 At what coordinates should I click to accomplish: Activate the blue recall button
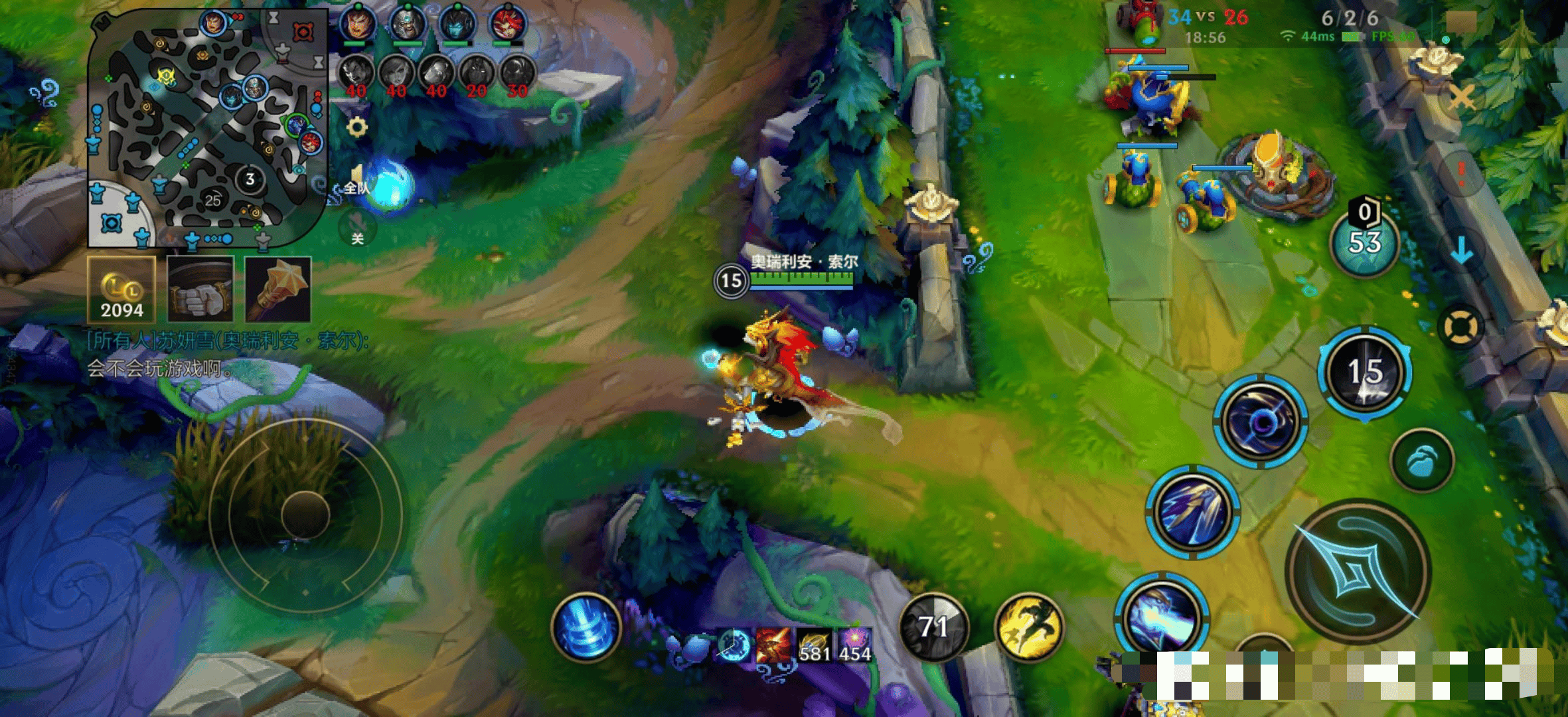(x=586, y=627)
